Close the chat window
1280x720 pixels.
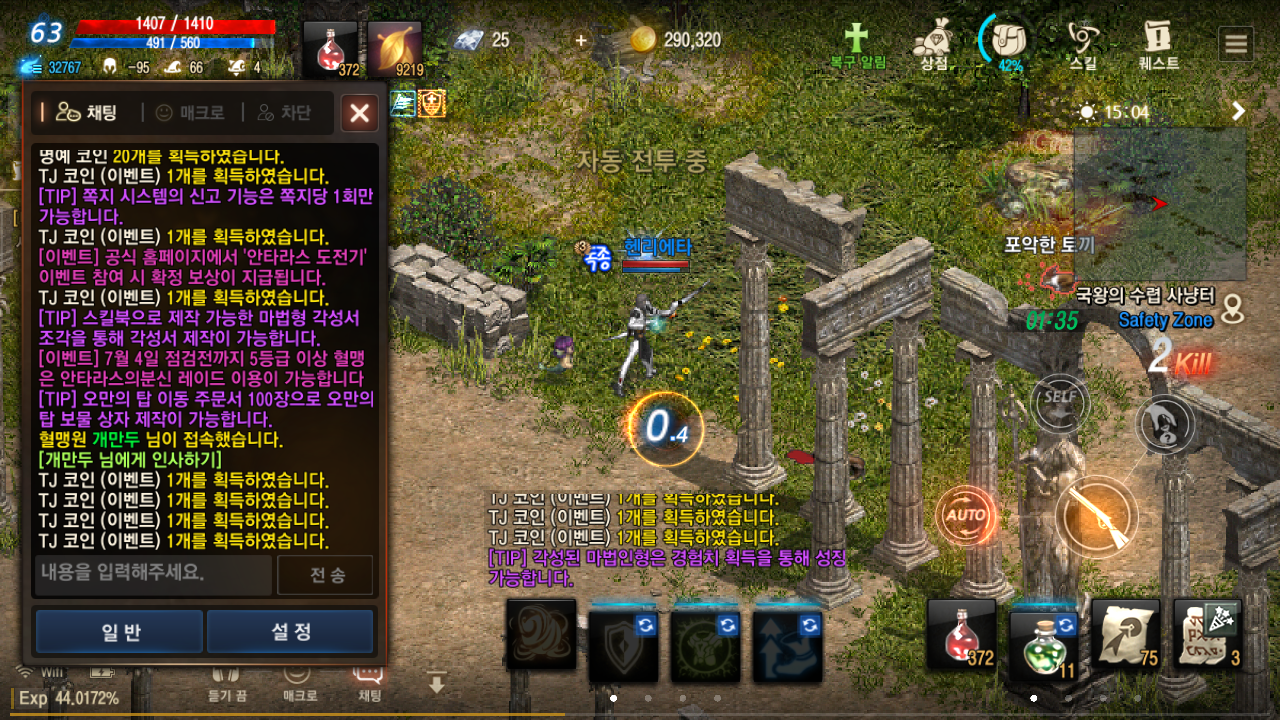click(x=359, y=113)
